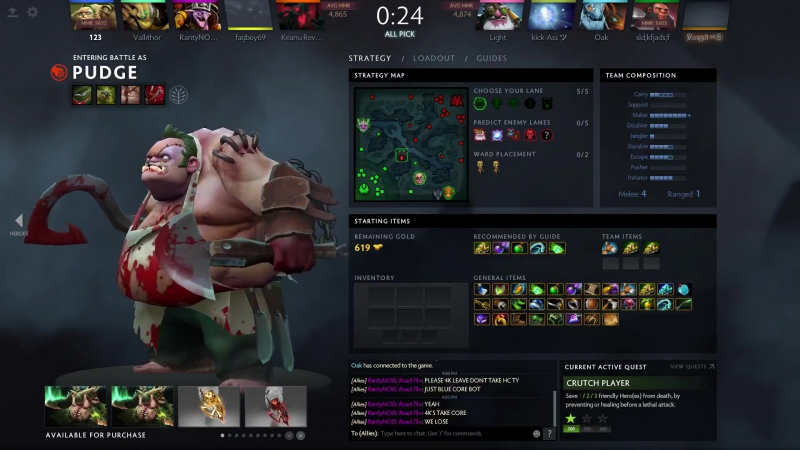
Task: Open View Quests link
Action: click(x=692, y=367)
